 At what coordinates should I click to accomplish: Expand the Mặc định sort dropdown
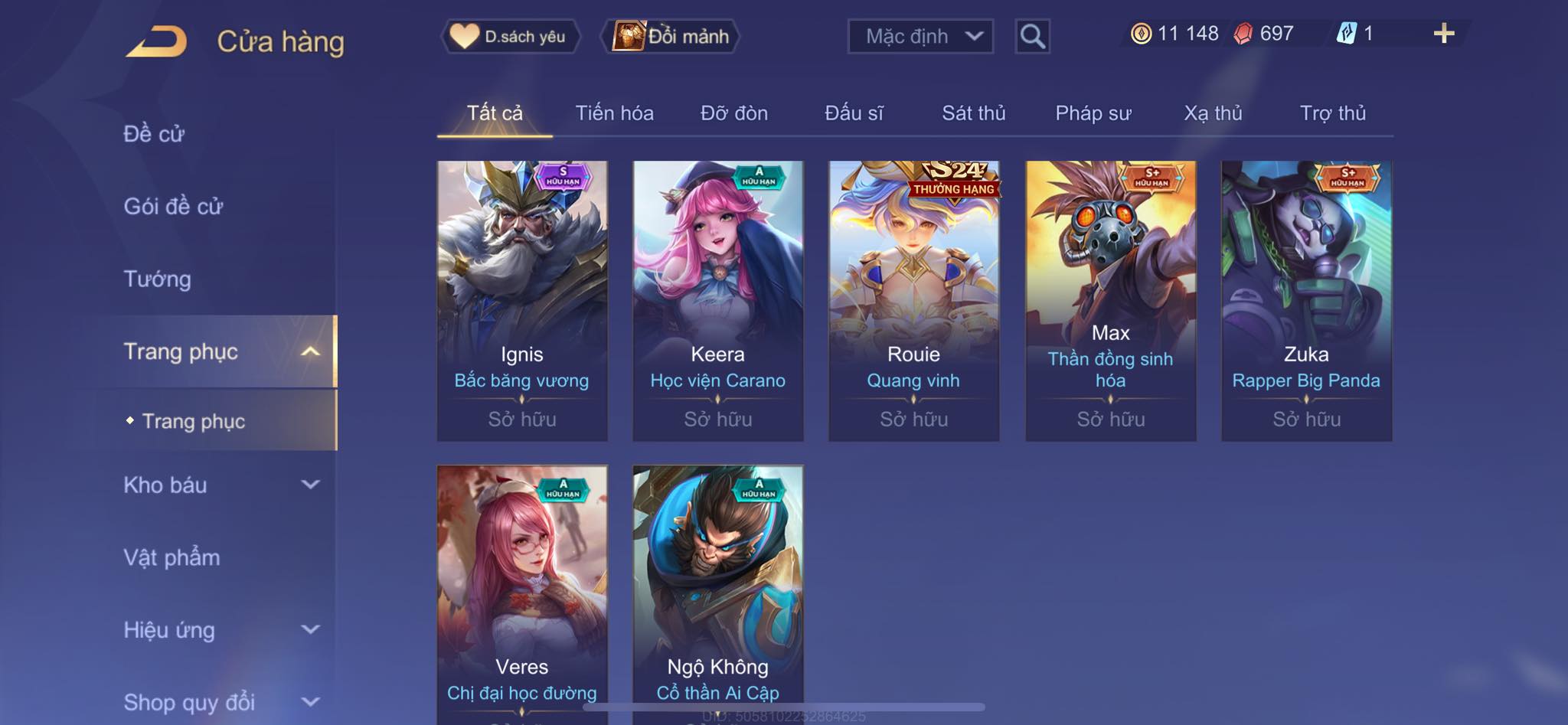click(x=920, y=36)
